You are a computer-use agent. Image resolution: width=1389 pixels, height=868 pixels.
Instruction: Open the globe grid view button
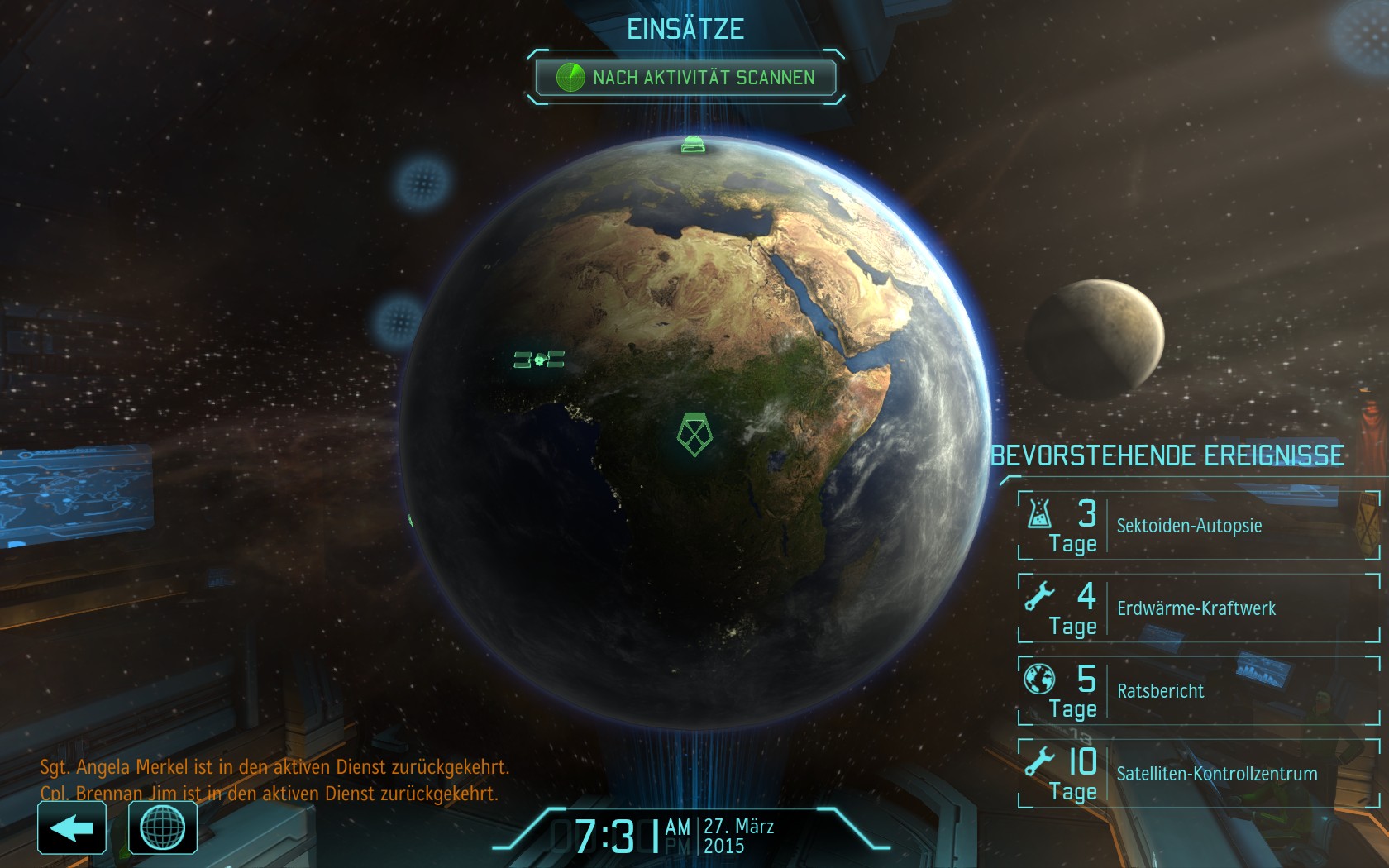click(x=163, y=828)
